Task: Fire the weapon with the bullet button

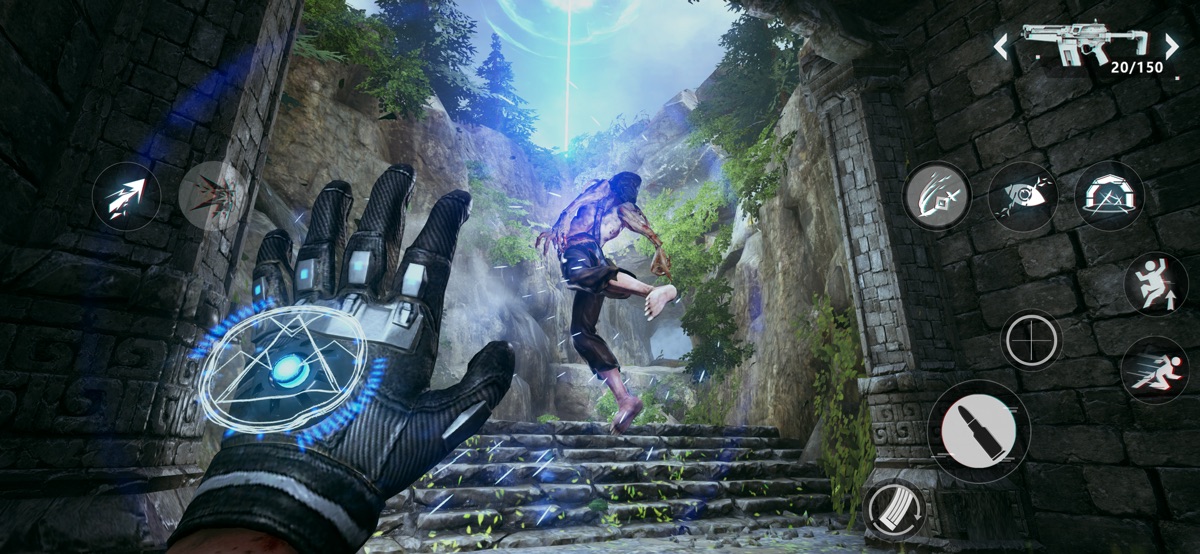Action: tap(979, 431)
